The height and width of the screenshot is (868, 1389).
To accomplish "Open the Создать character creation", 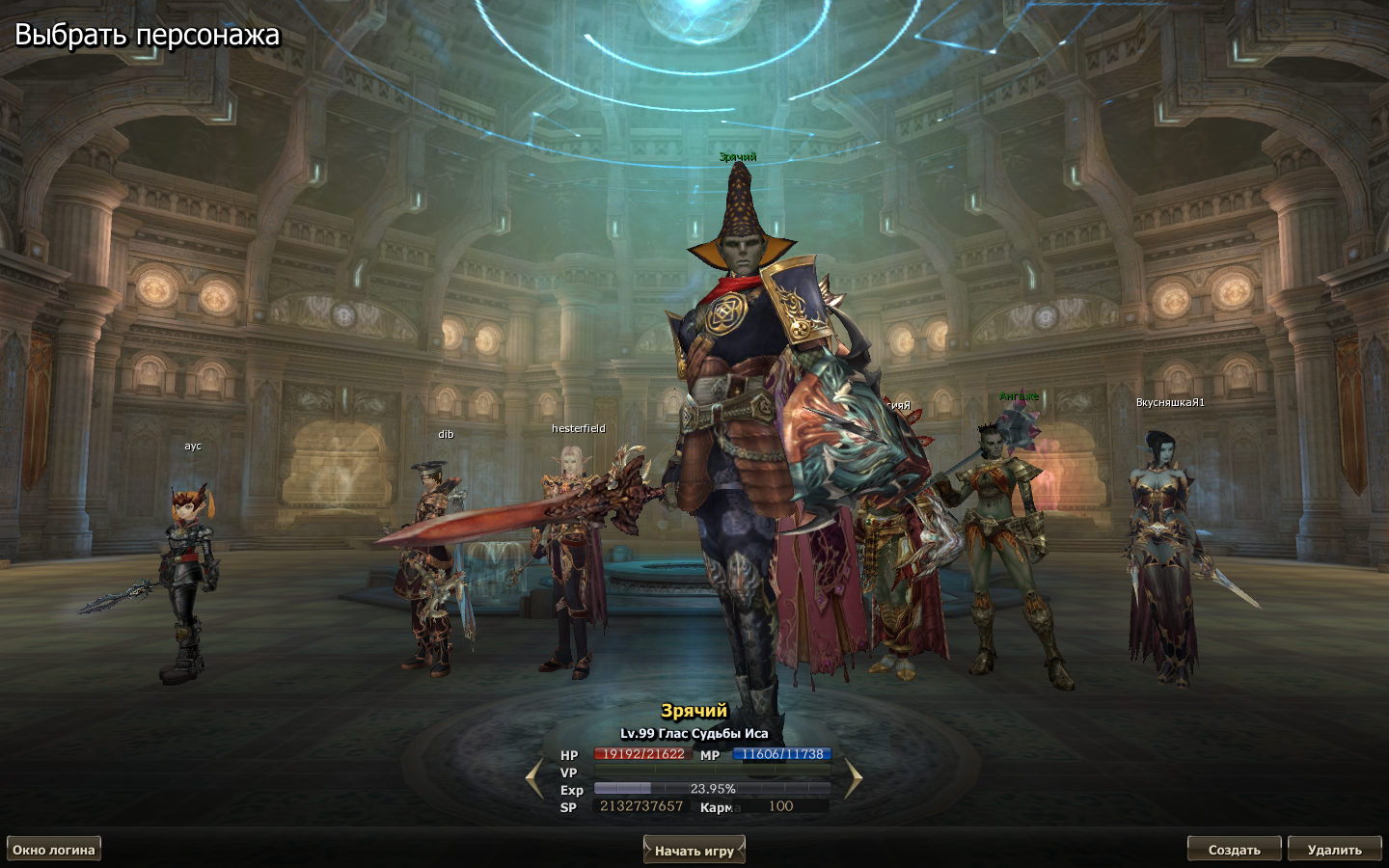I will pos(1234,849).
